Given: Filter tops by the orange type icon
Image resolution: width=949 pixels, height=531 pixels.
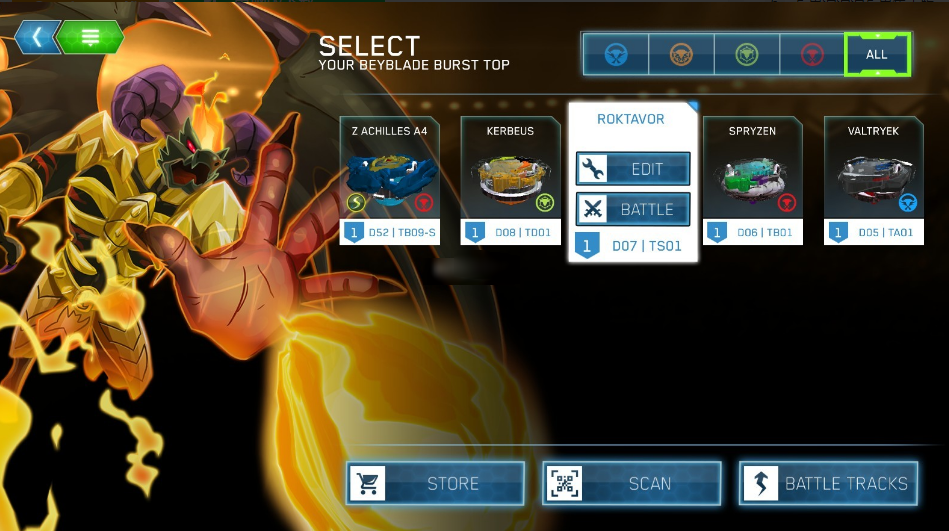Looking at the screenshot, I should 681,54.
